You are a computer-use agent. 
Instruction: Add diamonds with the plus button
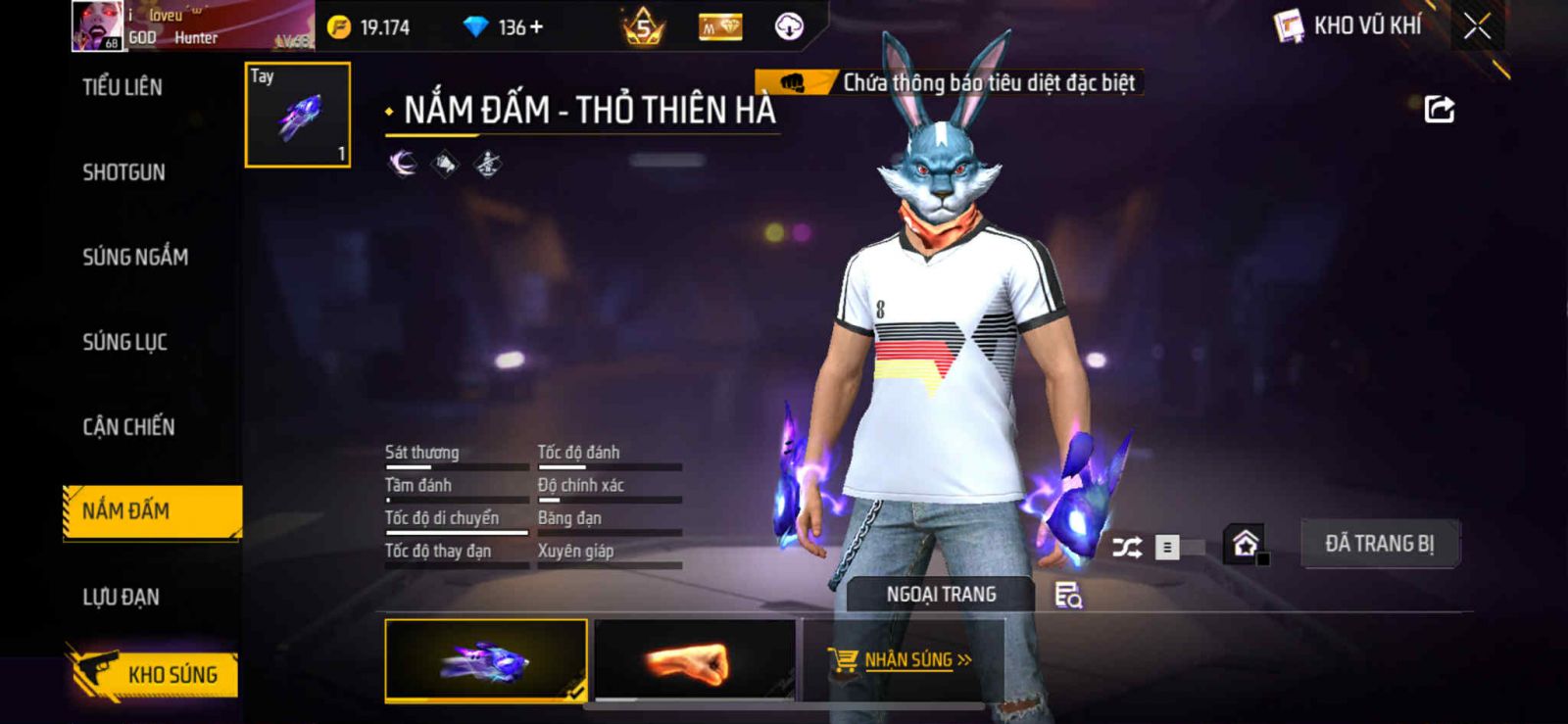point(536,27)
